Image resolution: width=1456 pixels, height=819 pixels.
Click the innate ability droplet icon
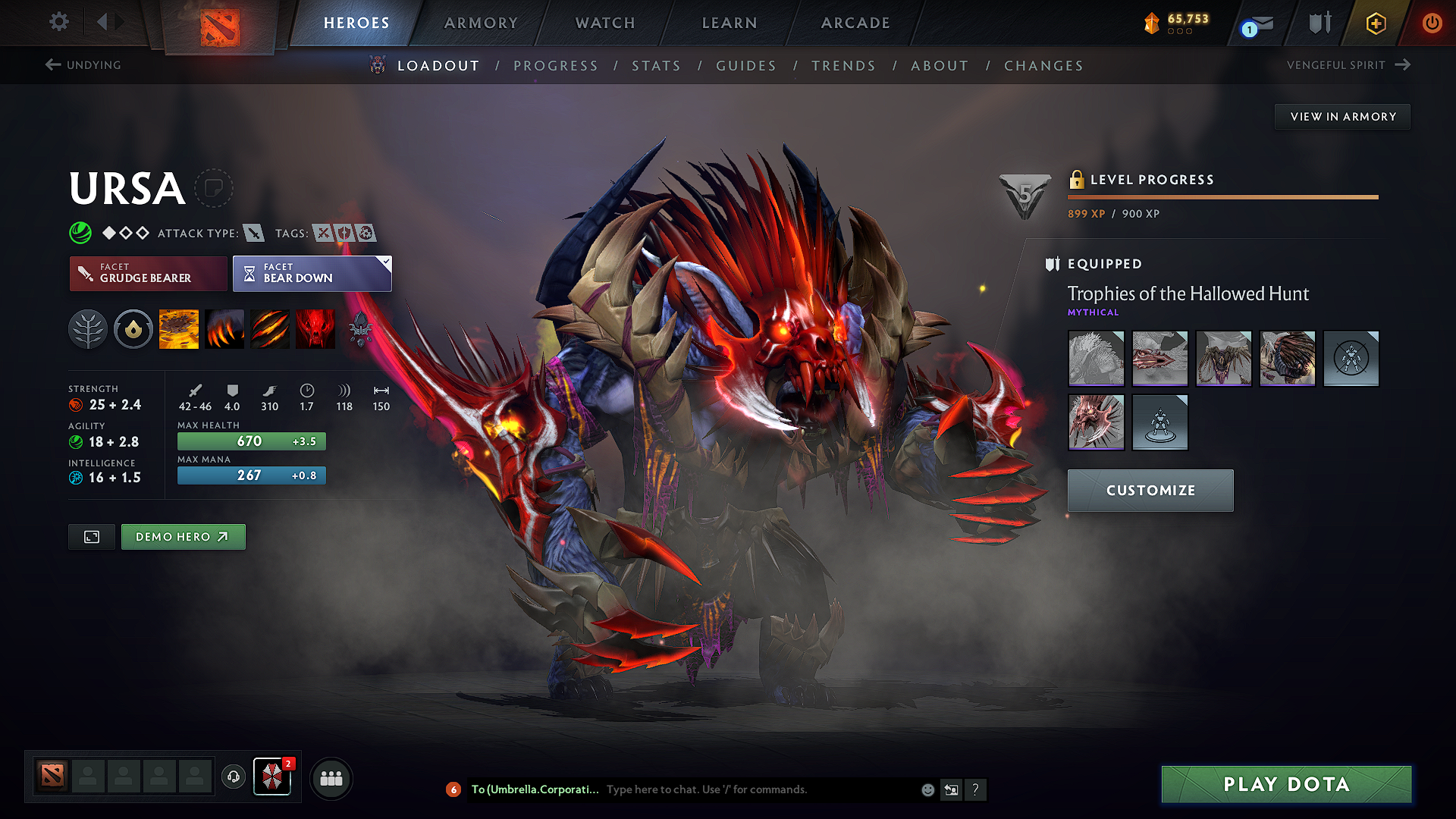(x=133, y=328)
